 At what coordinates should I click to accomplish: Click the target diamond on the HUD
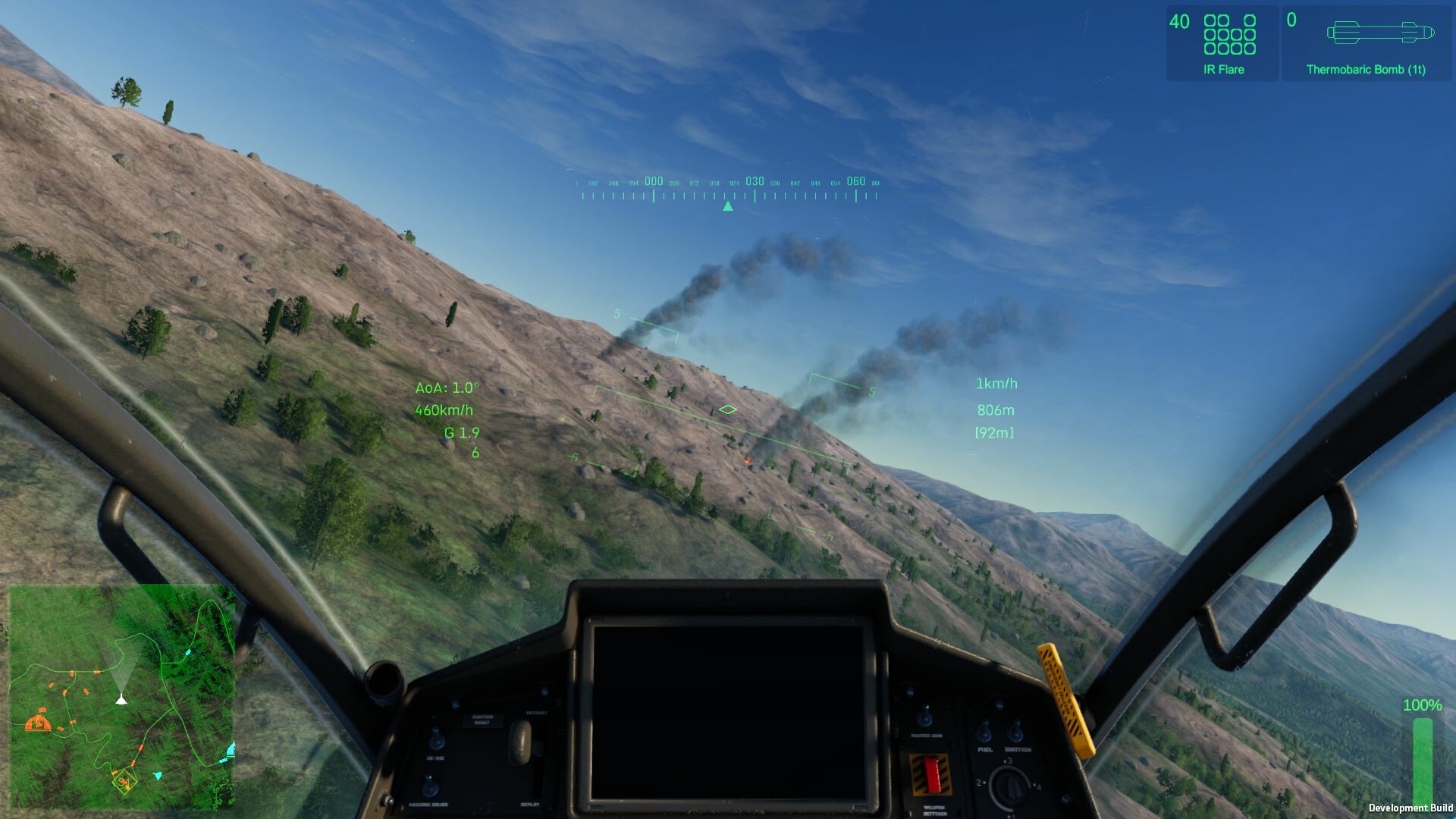[727, 409]
